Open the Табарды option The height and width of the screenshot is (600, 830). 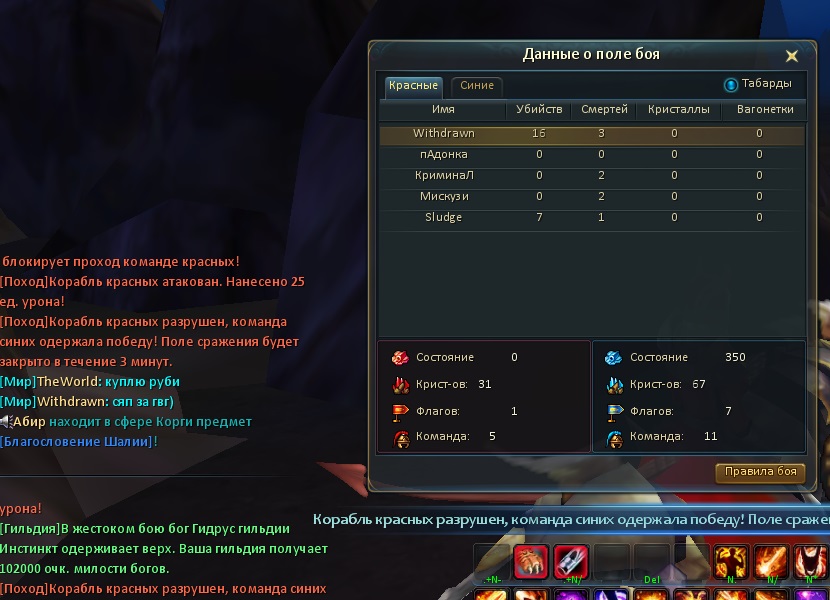tap(758, 84)
